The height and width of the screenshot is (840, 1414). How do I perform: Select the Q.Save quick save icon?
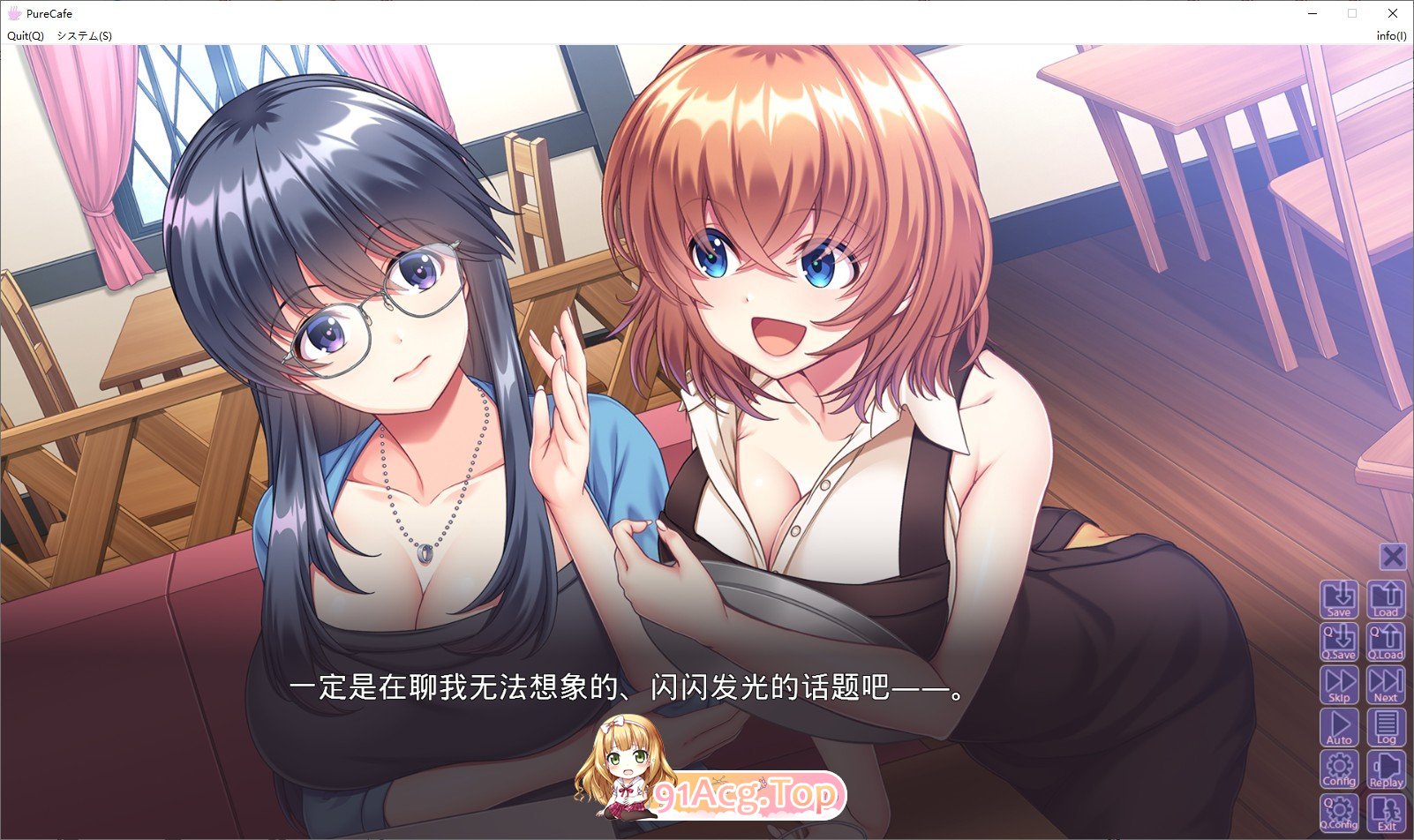[x=1340, y=640]
